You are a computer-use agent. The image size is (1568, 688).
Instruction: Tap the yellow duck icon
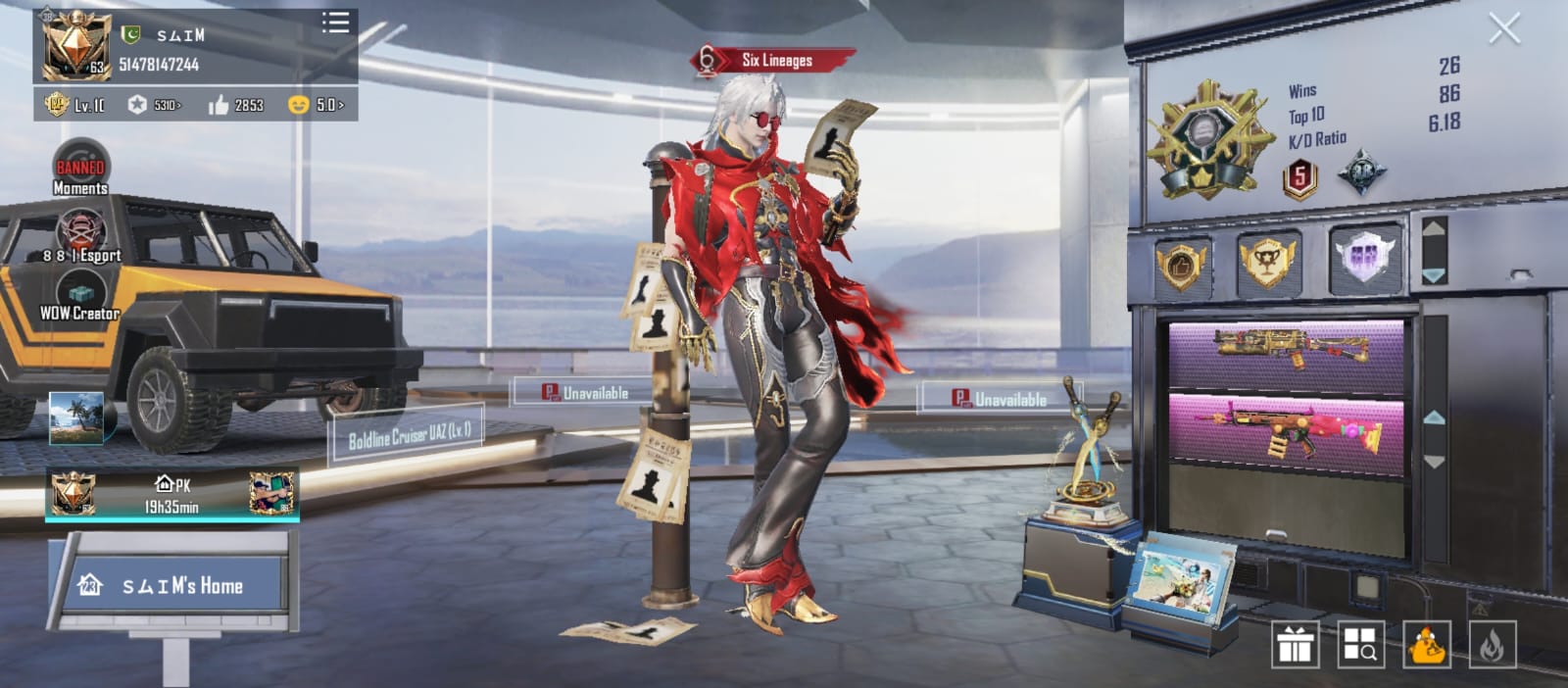click(1427, 645)
